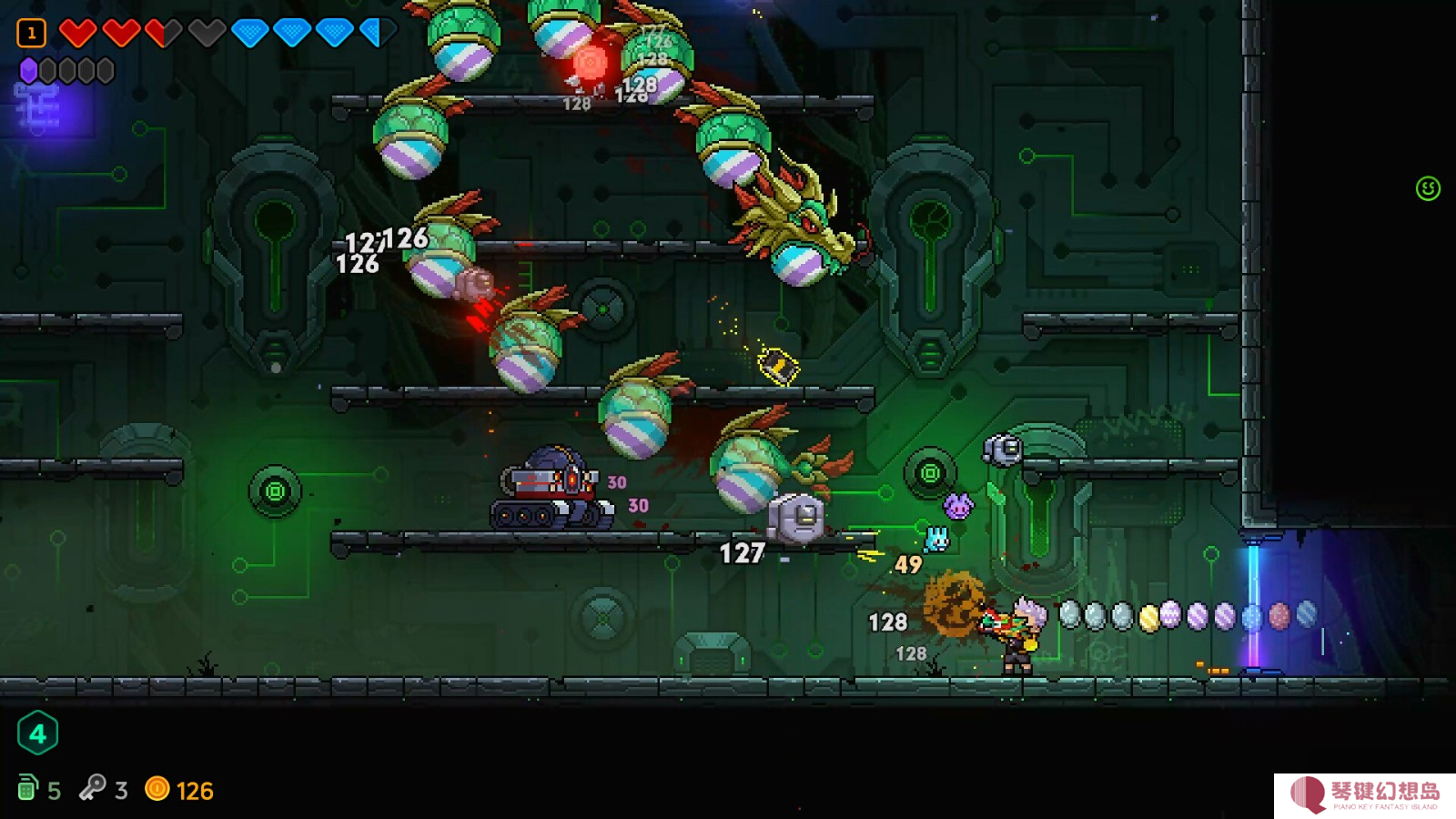Select the green hexagon number 4 badge

click(x=37, y=733)
